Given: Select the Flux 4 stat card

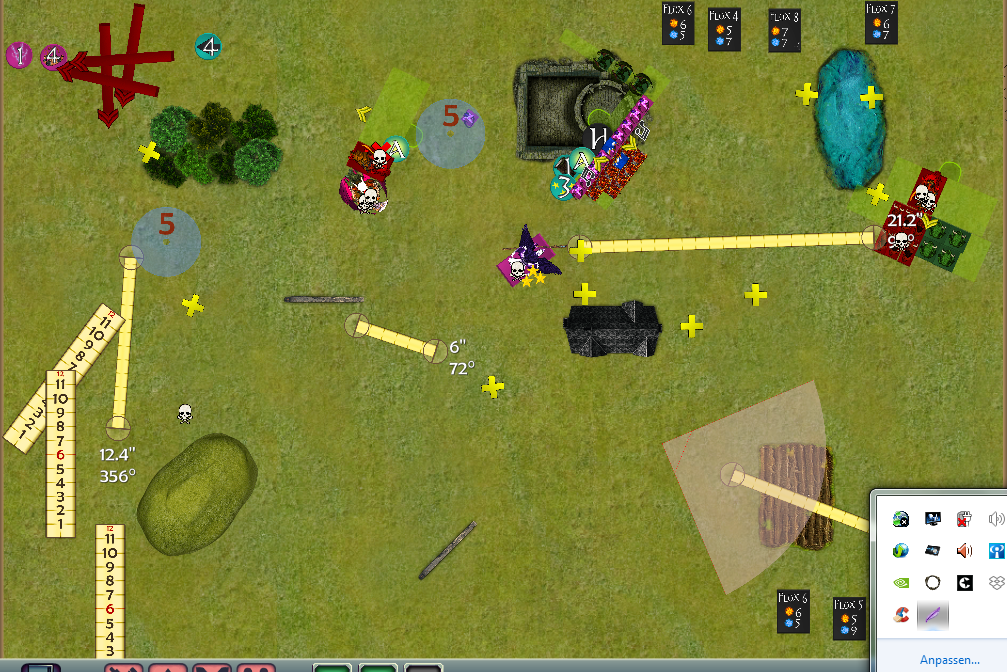Looking at the screenshot, I should pos(724,30).
